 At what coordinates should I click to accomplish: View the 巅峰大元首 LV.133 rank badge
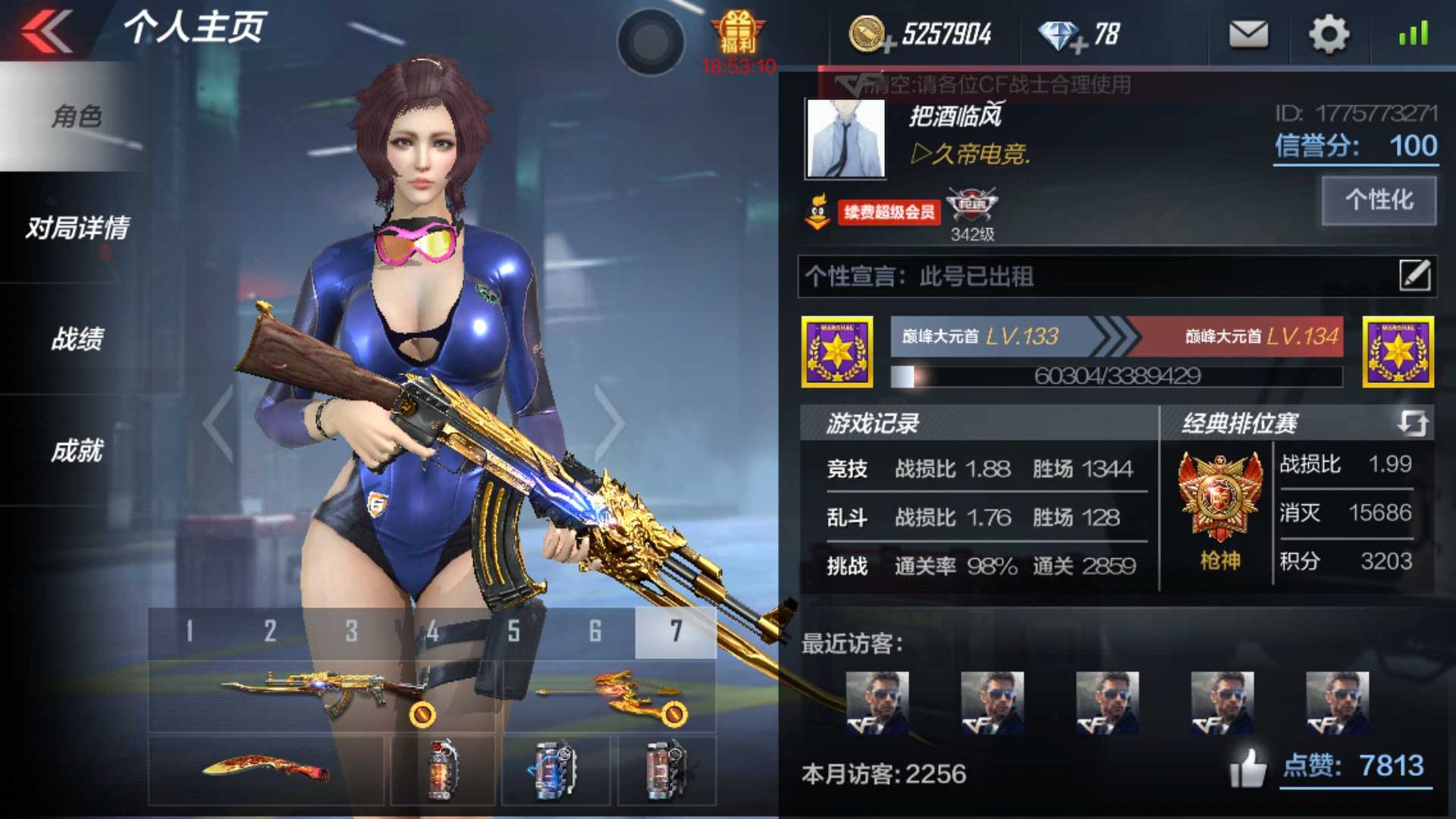coord(838,353)
